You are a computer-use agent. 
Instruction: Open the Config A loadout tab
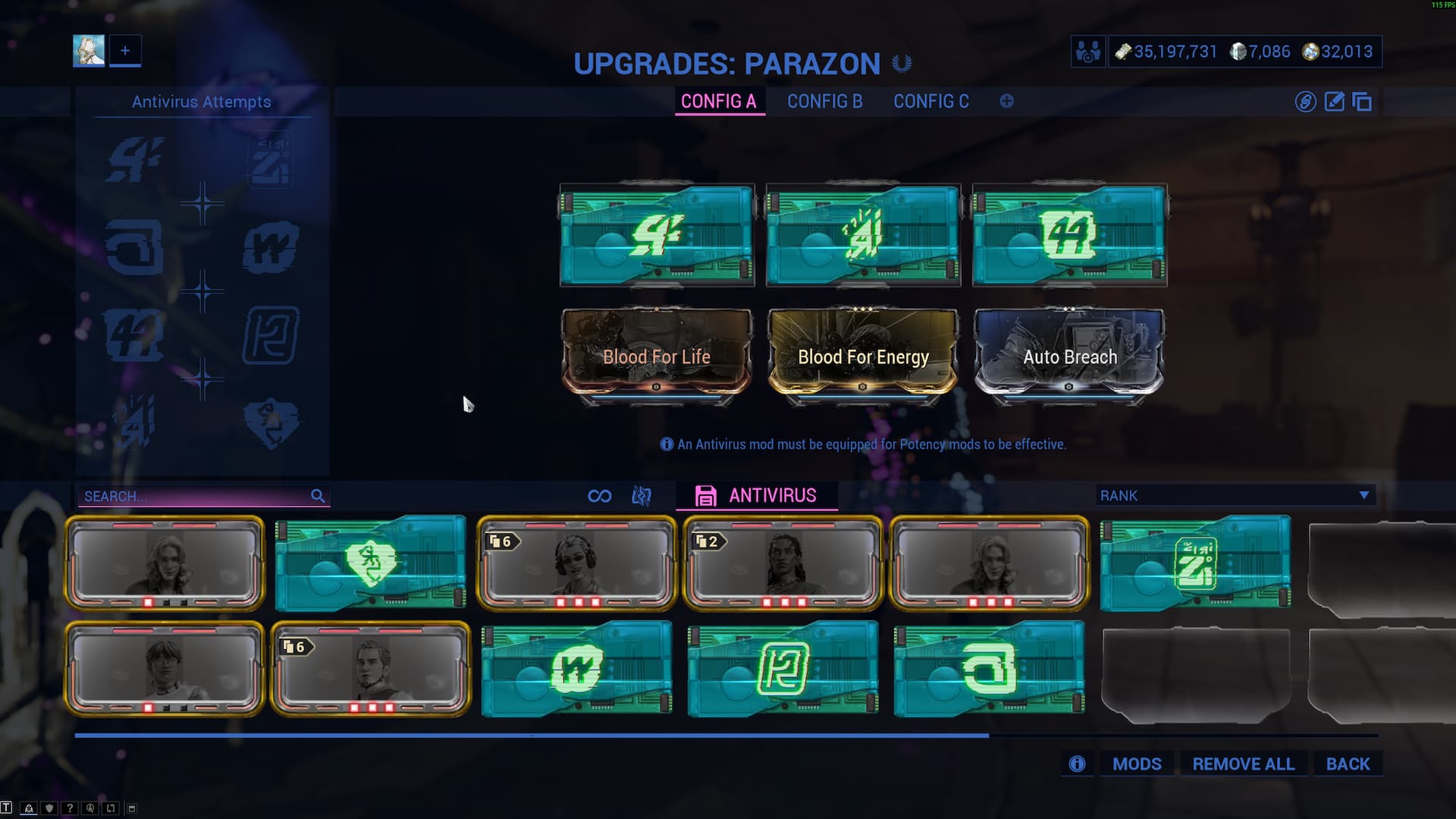[x=718, y=102]
